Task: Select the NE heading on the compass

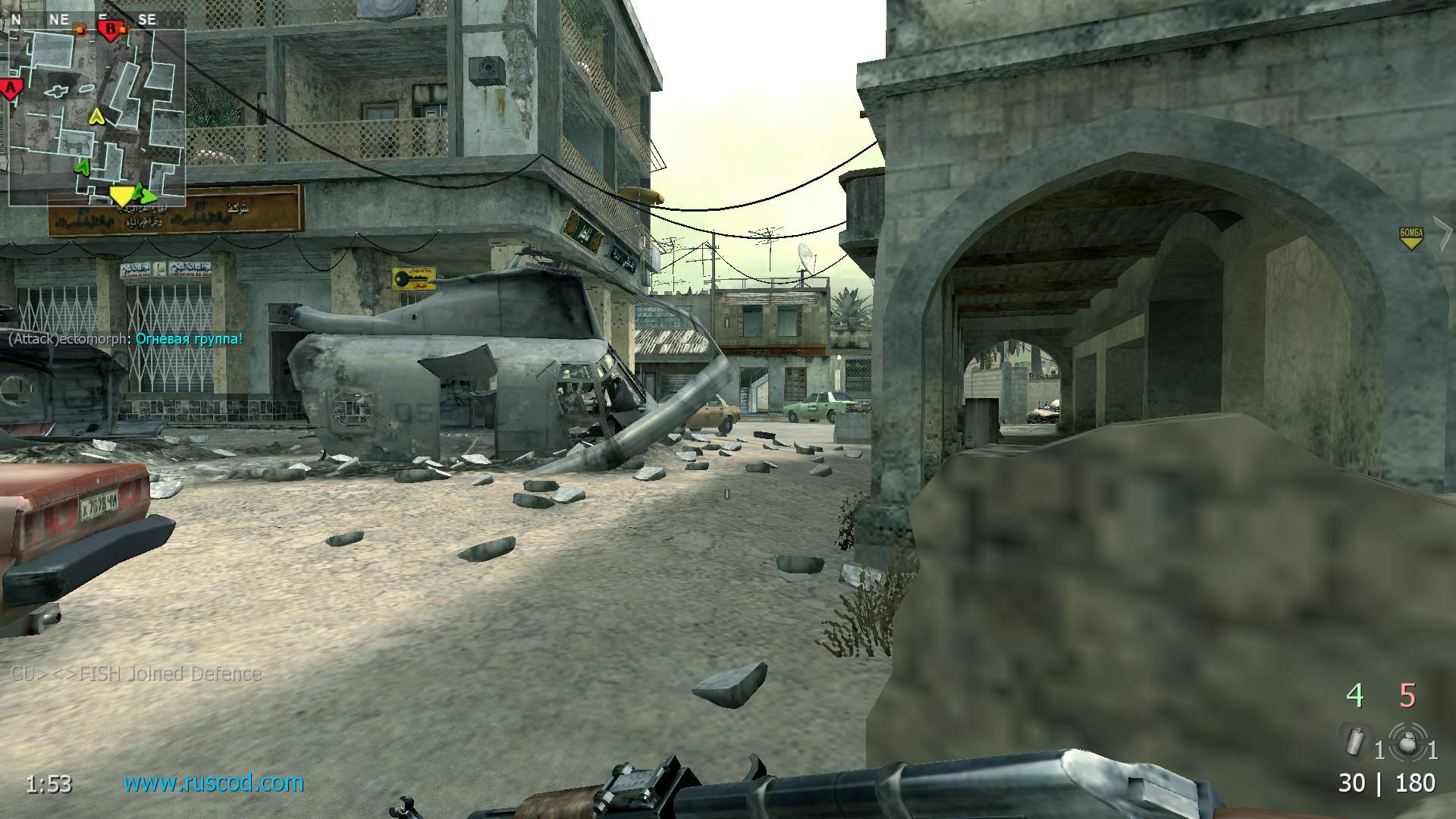Action: click(61, 18)
